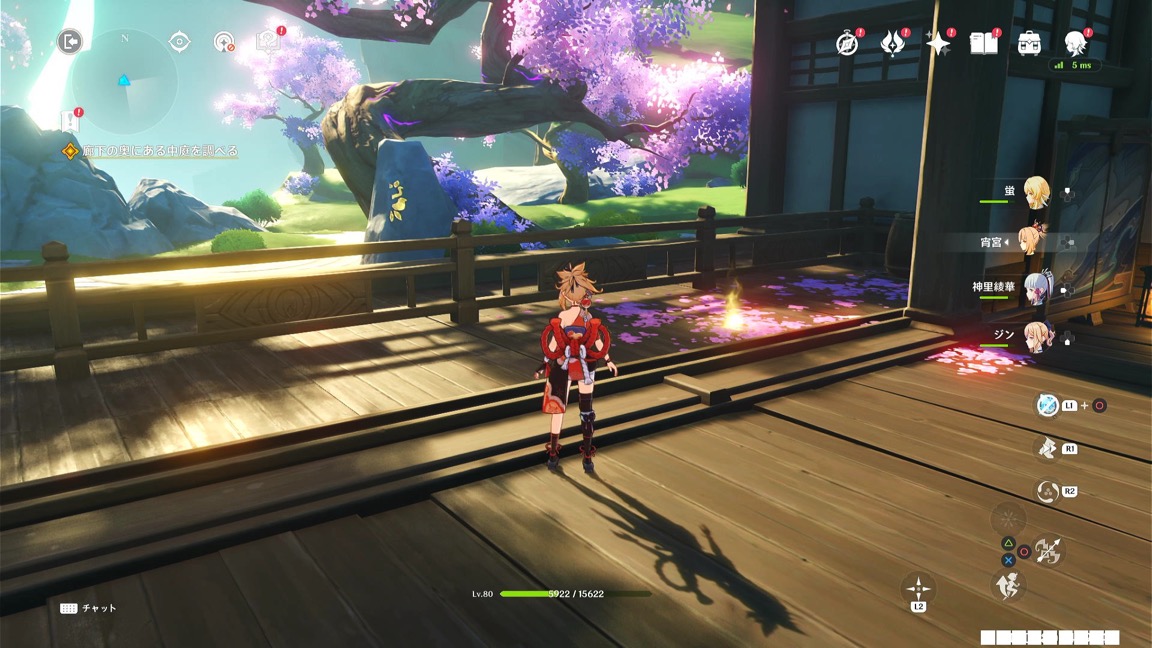Open the quest bookmark icon below the minimap
Viewport: 1152px width, 648px height.
(x=70, y=120)
